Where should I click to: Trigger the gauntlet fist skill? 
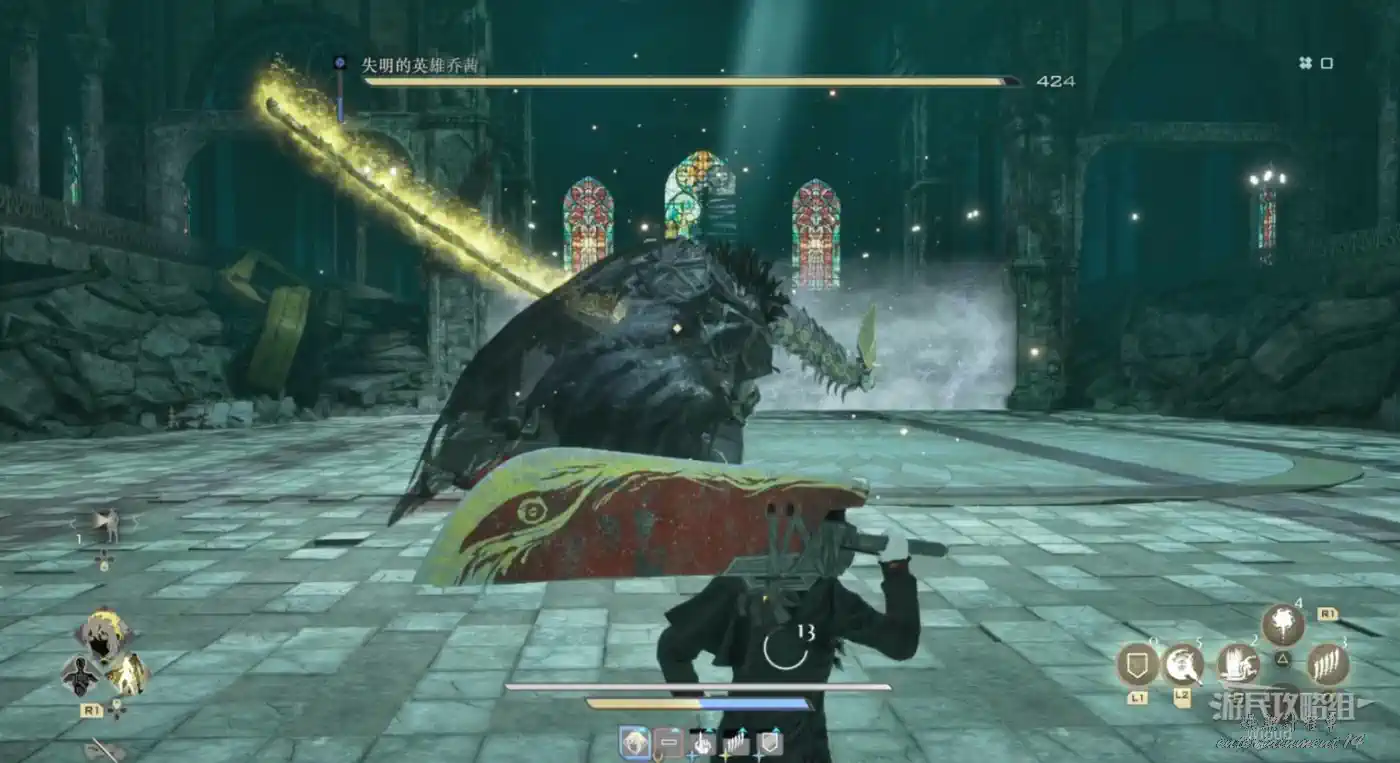(1238, 664)
